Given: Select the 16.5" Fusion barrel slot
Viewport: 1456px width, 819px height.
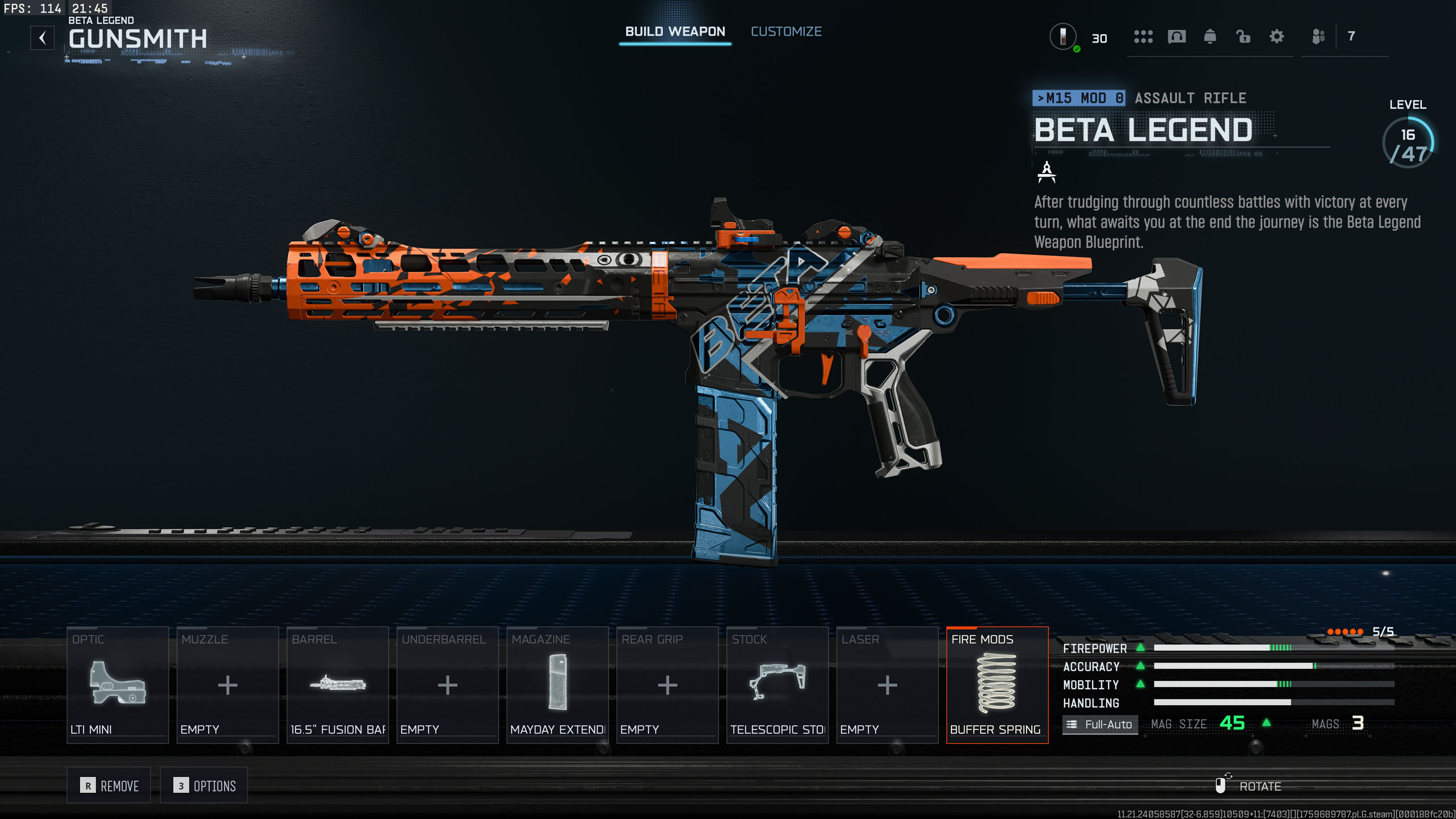Looking at the screenshot, I should (x=338, y=685).
